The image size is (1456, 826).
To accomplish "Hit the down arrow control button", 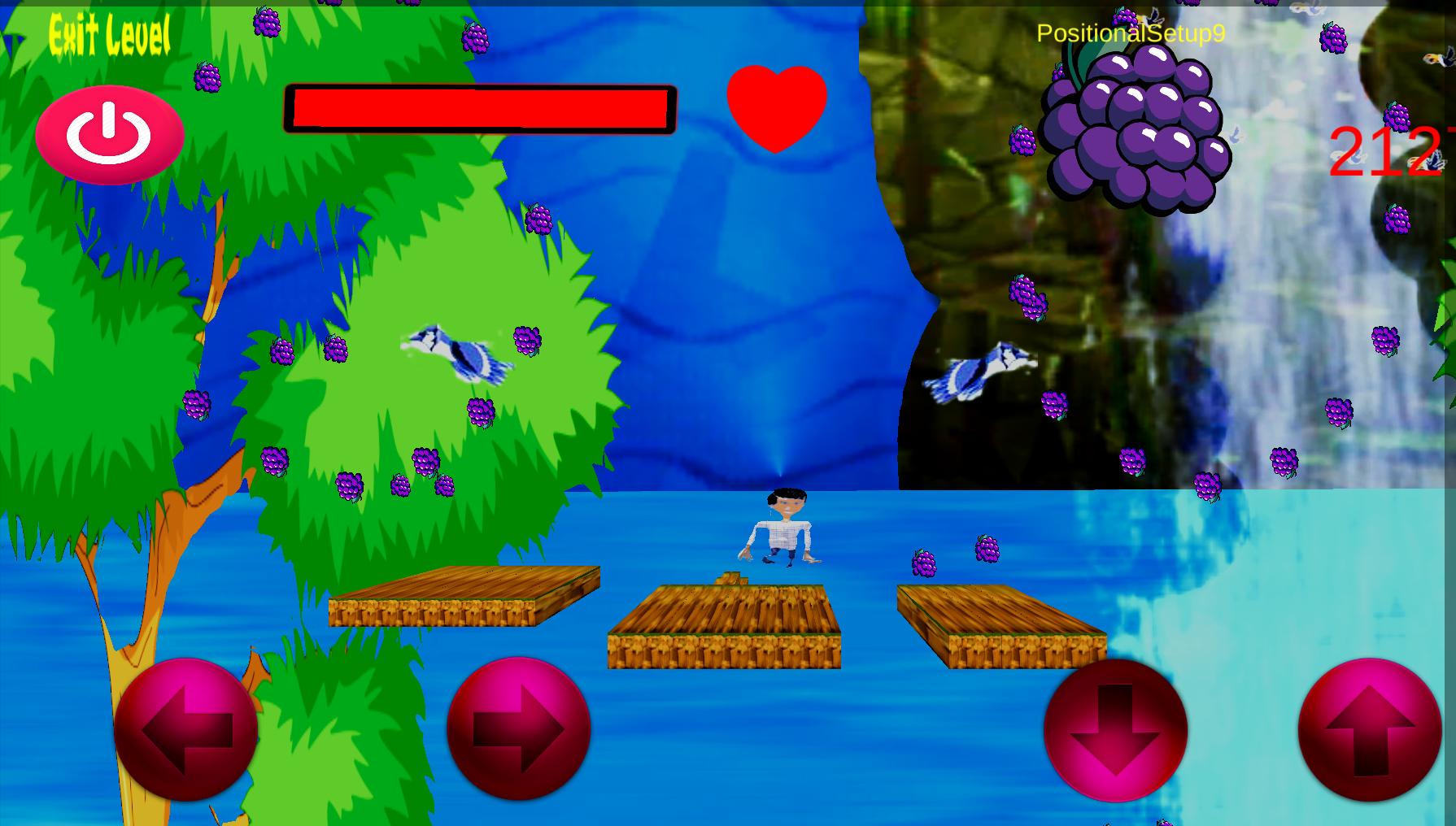I will [1115, 730].
